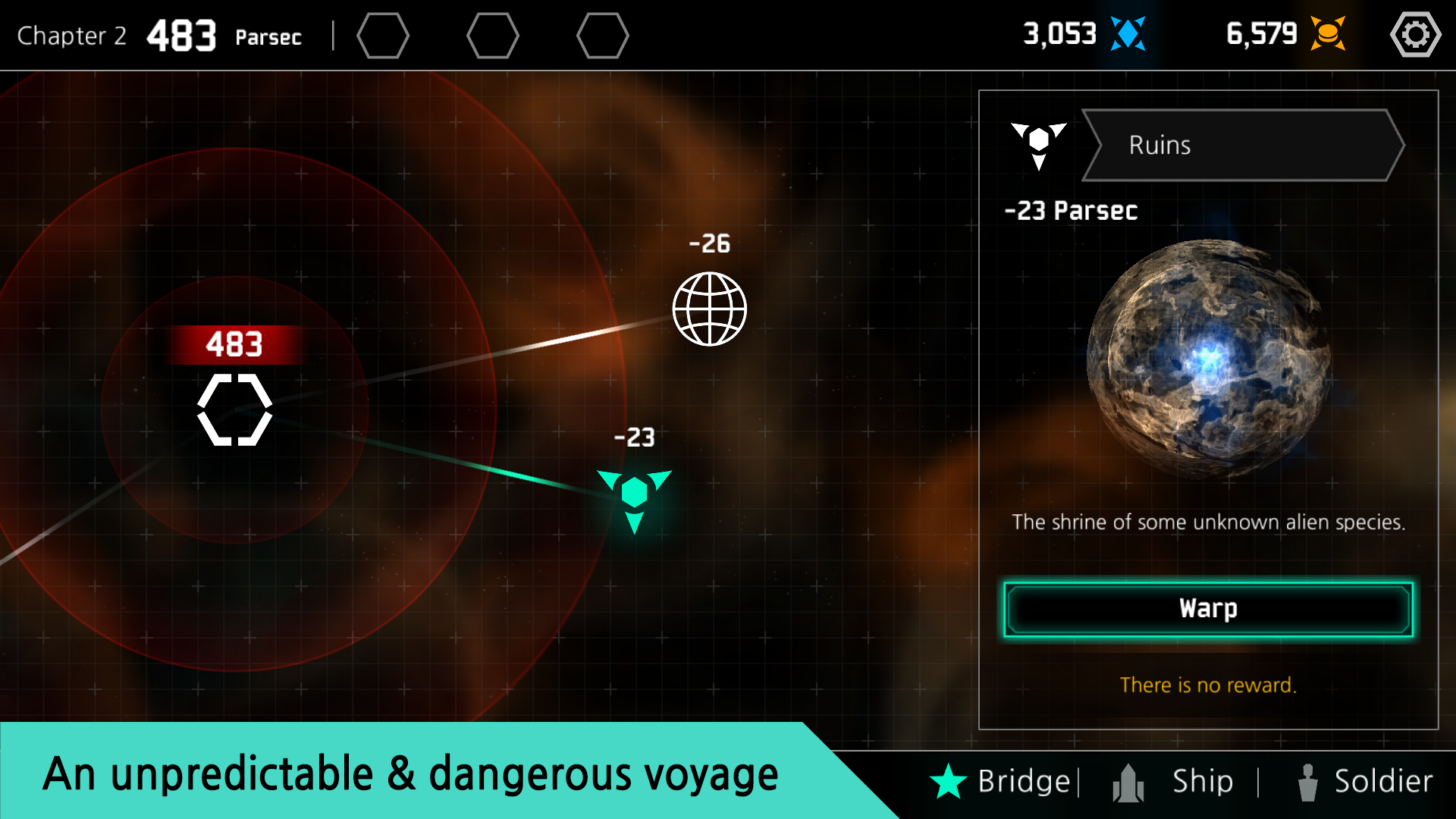Image resolution: width=1456 pixels, height=819 pixels.
Task: Select the first empty hexagon slot
Action: click(x=383, y=35)
